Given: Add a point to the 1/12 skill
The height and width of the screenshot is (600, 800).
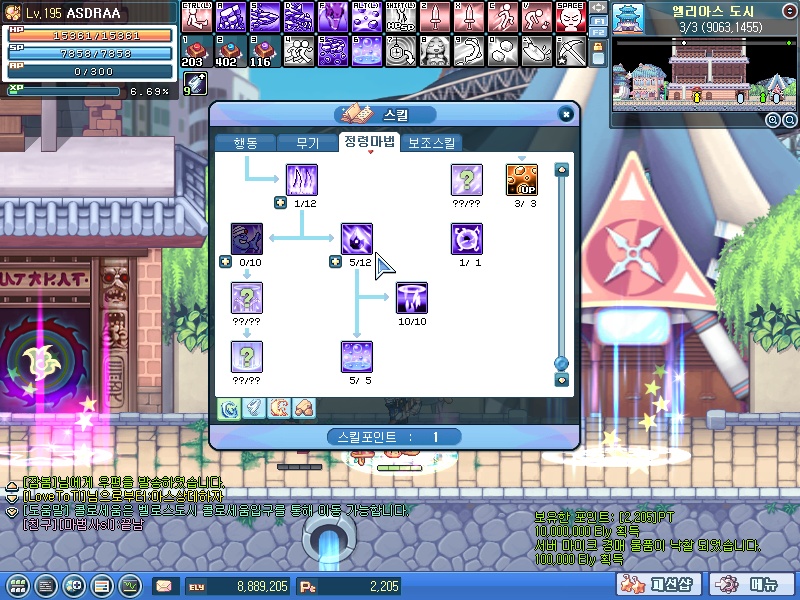Looking at the screenshot, I should tap(280, 204).
